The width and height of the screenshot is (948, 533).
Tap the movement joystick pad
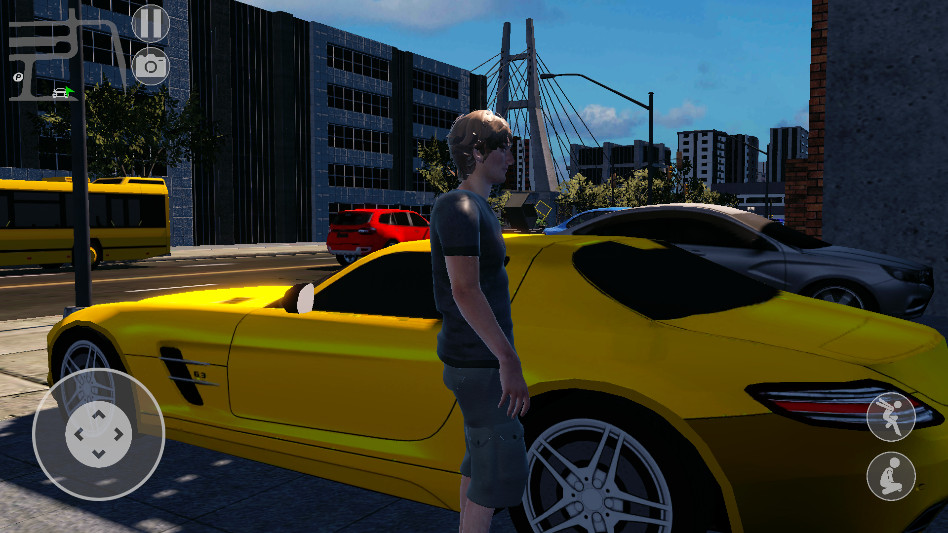[x=98, y=434]
